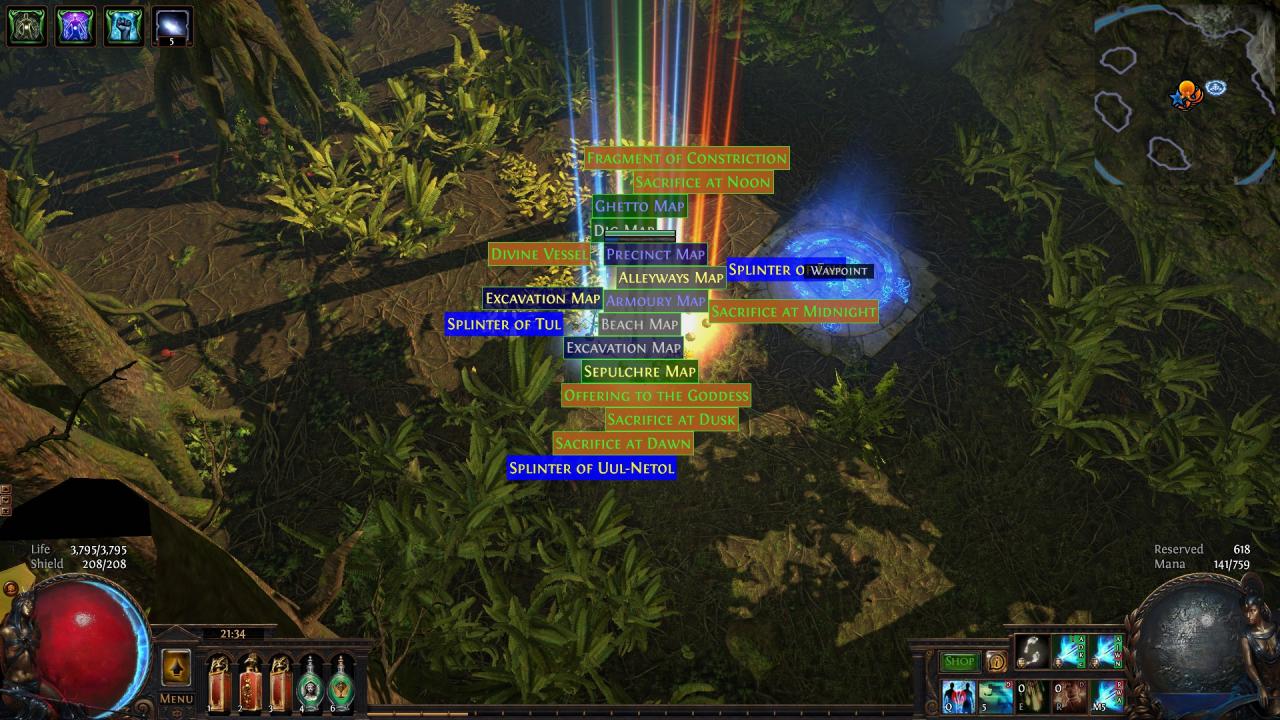Activate the lightning skill bound to M5
The height and width of the screenshot is (720, 1280).
pyautogui.click(x=1106, y=696)
